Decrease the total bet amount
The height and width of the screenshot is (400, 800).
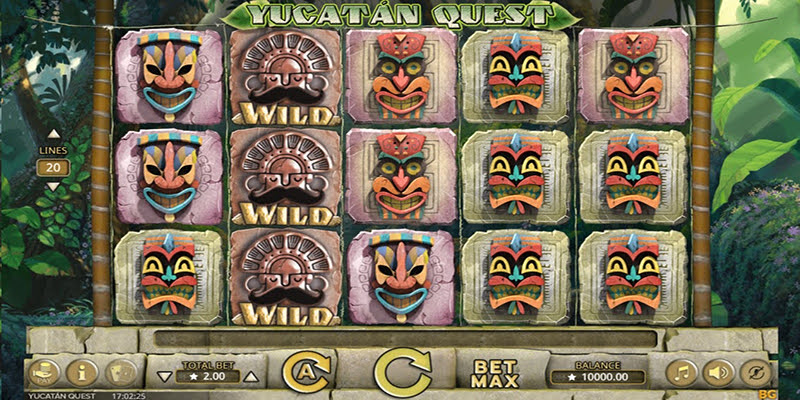(165, 377)
